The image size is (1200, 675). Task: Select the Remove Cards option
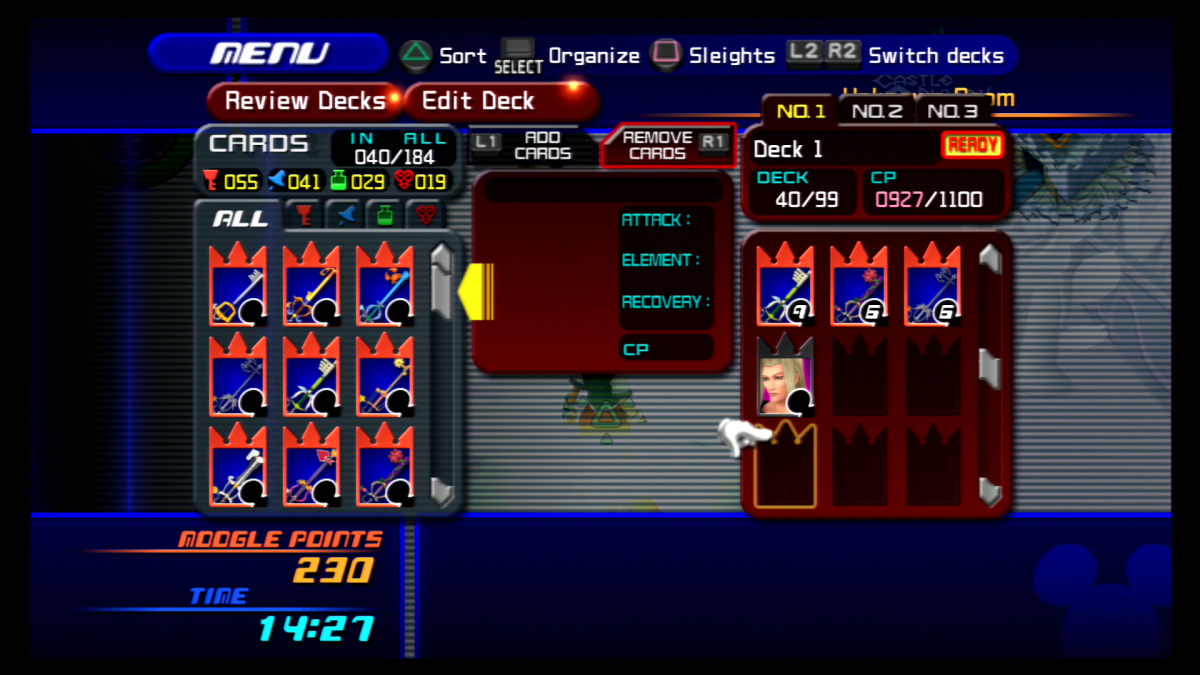[657, 146]
